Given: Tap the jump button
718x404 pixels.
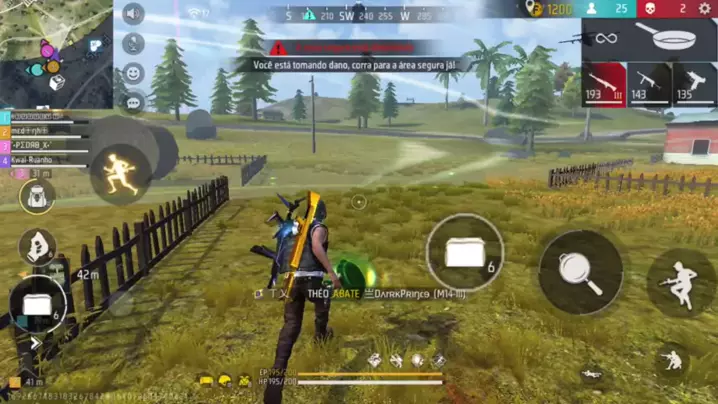Looking at the screenshot, I should pyautogui.click(x=682, y=284).
